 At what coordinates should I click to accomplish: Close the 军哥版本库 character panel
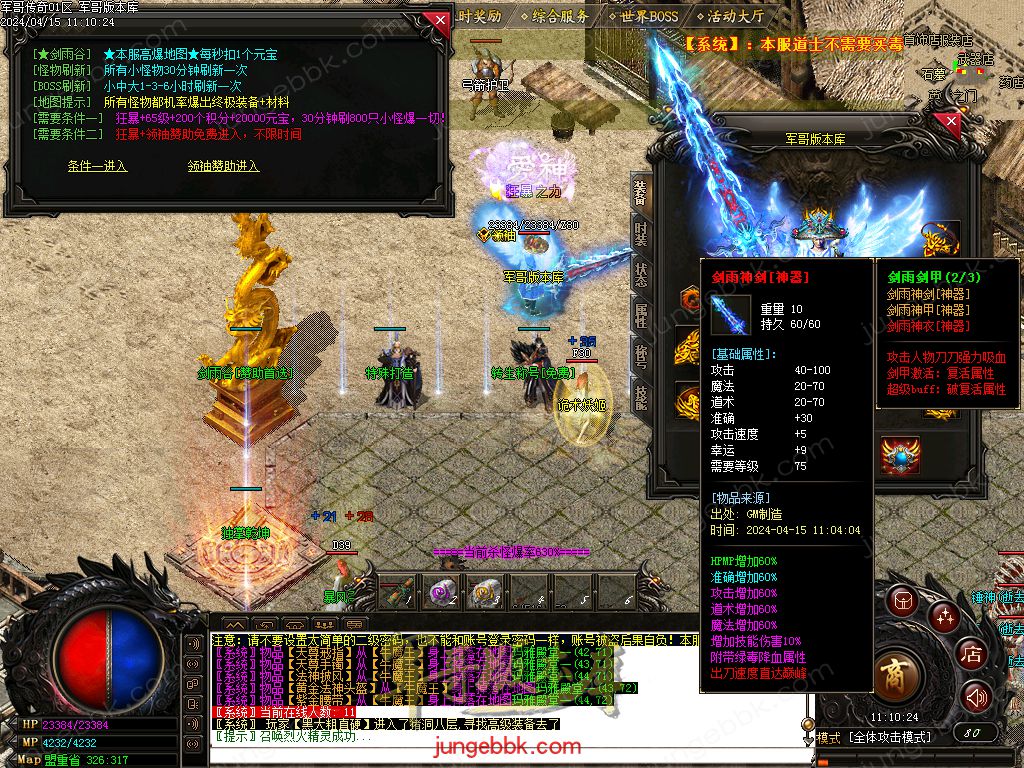[x=950, y=122]
